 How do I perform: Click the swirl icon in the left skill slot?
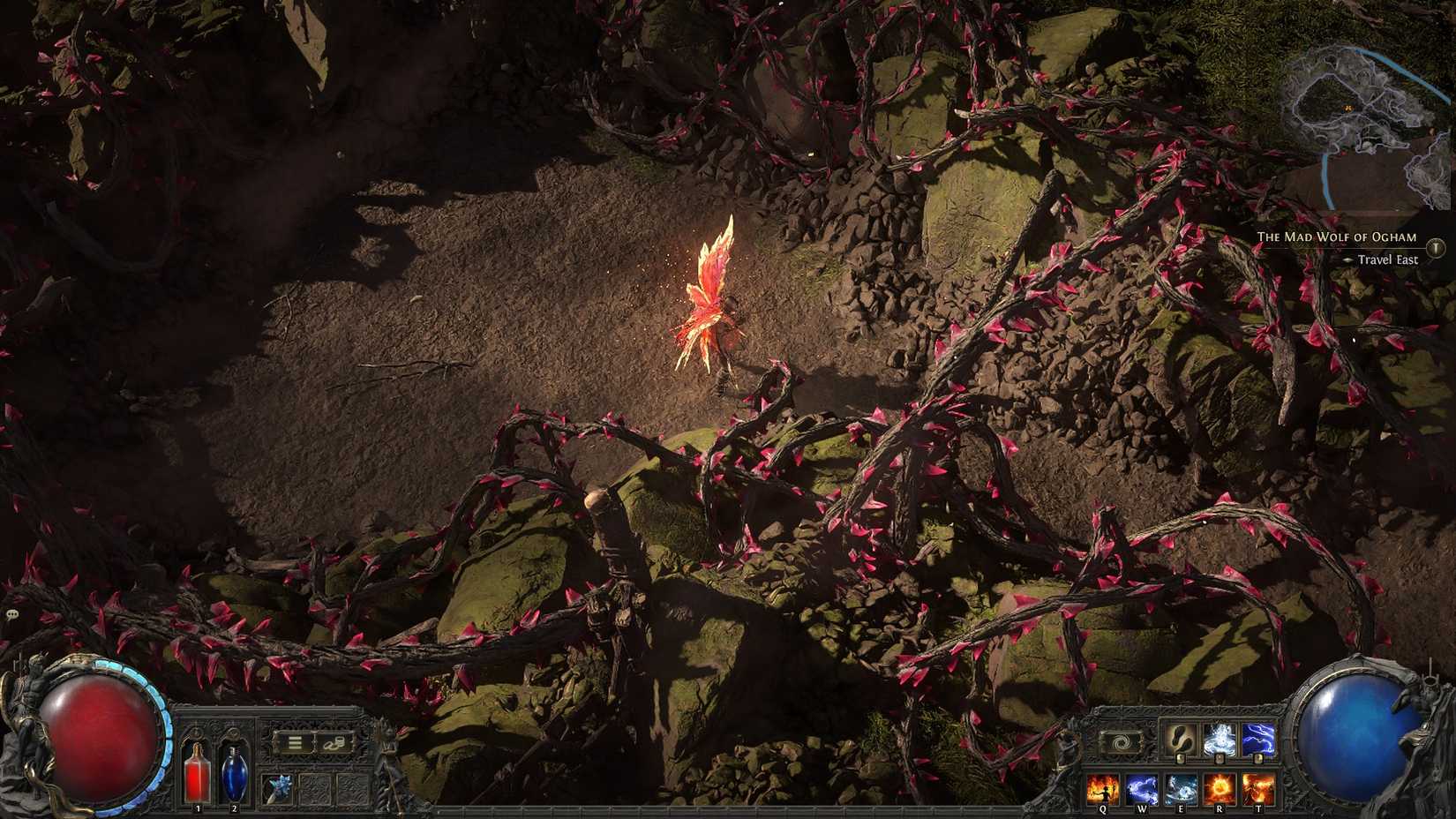tap(1120, 740)
